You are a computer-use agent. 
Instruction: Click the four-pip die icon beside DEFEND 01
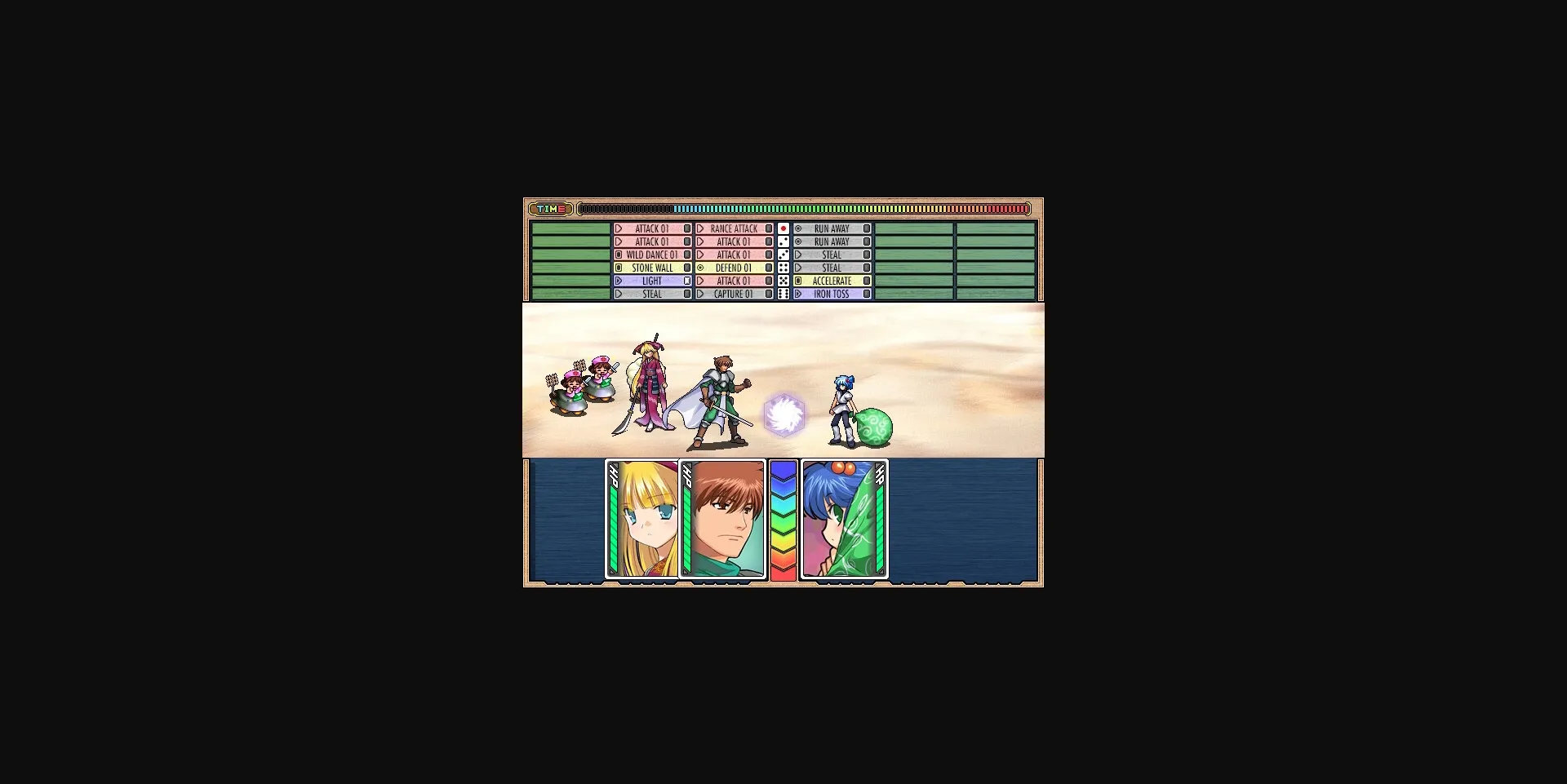click(782, 268)
